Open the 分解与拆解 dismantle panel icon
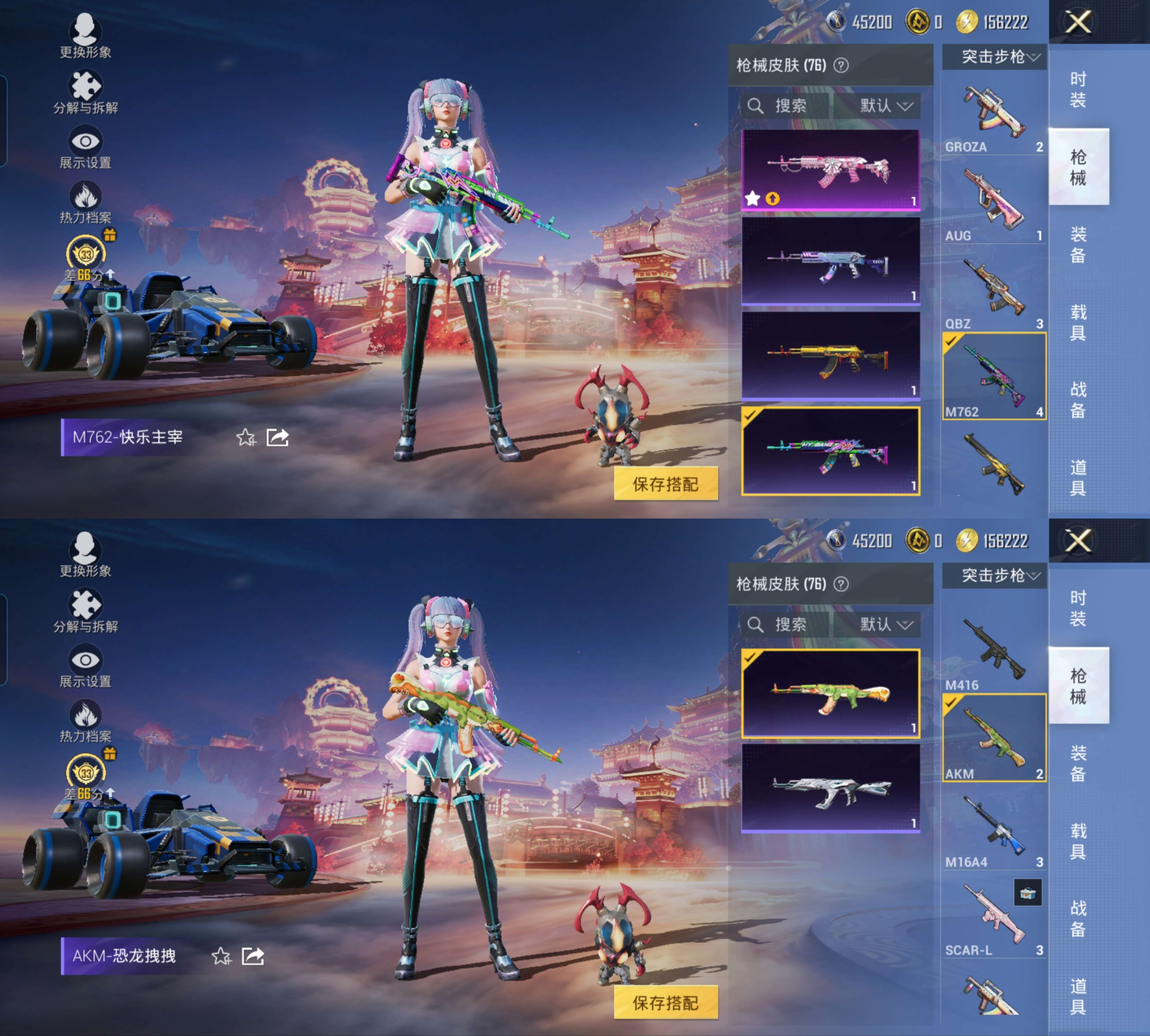Screen dimensions: 1150x1036 click(x=85, y=85)
